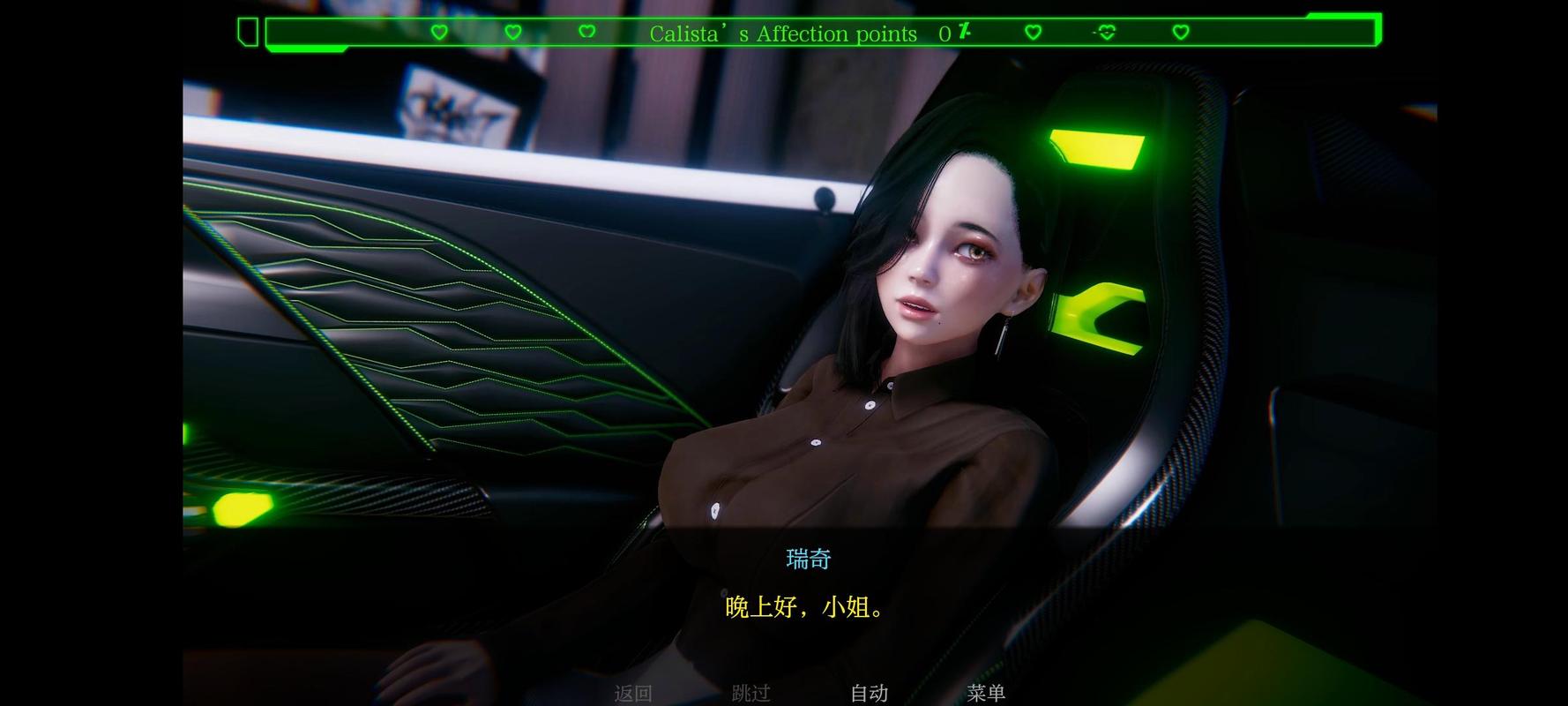1568x706 pixels.
Task: Click the second heart icon on the affection bar
Action: (x=512, y=32)
